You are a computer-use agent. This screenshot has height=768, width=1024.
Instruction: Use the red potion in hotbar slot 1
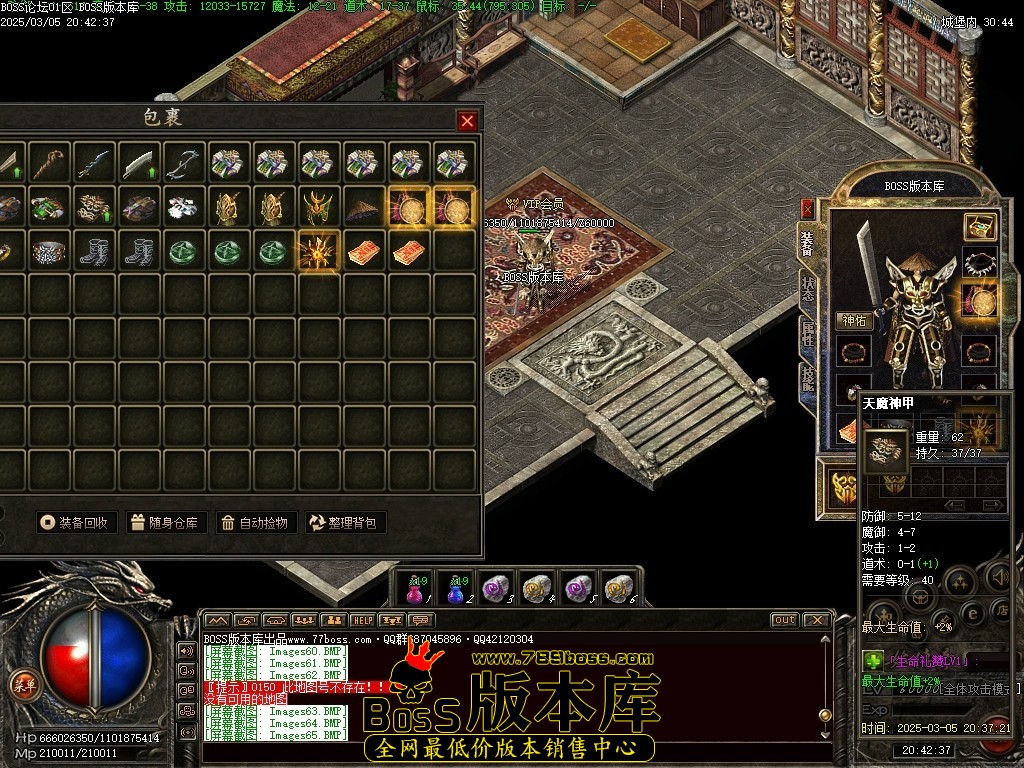(414, 589)
